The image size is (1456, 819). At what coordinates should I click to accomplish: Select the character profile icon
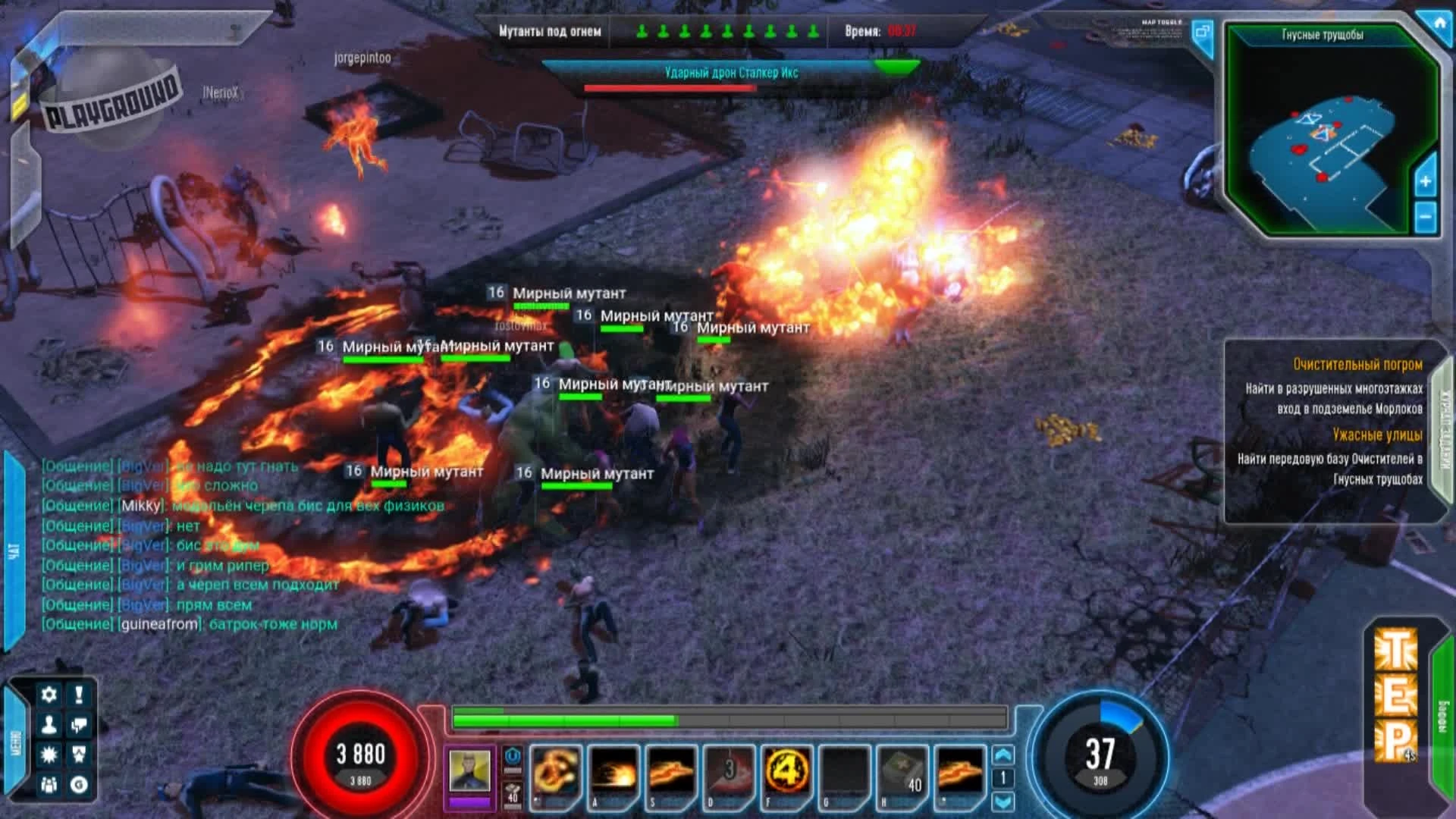point(49,724)
